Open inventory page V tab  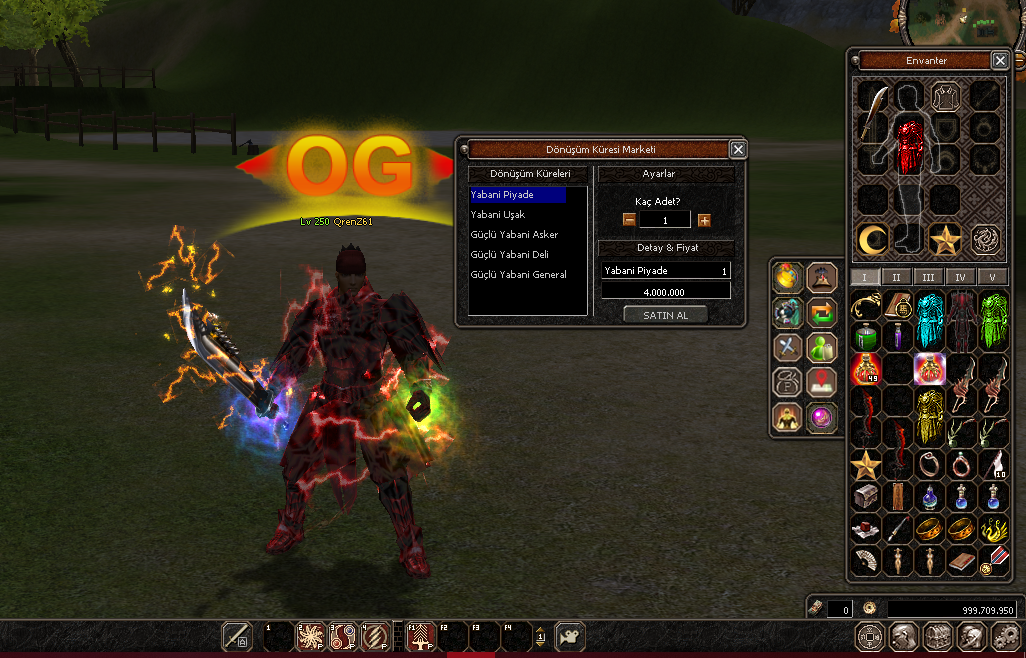992,277
